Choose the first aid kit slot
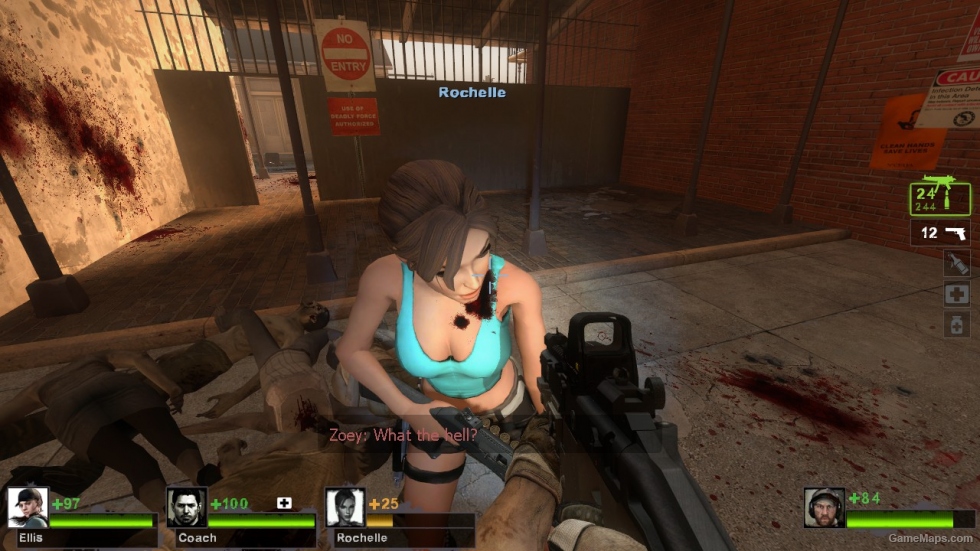The height and width of the screenshot is (551, 980). tap(956, 294)
